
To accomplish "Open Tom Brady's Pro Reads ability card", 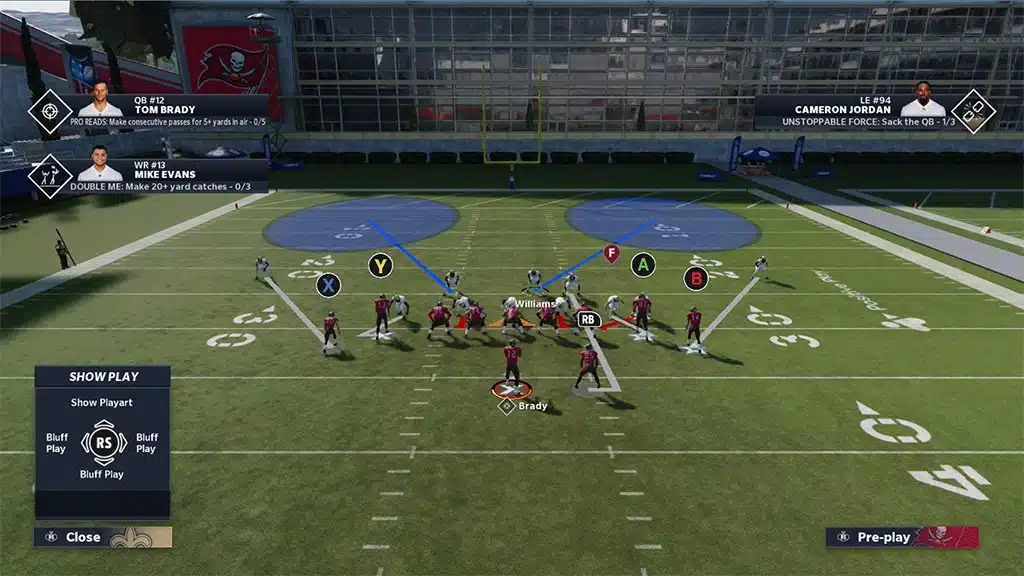I will click(168, 113).
